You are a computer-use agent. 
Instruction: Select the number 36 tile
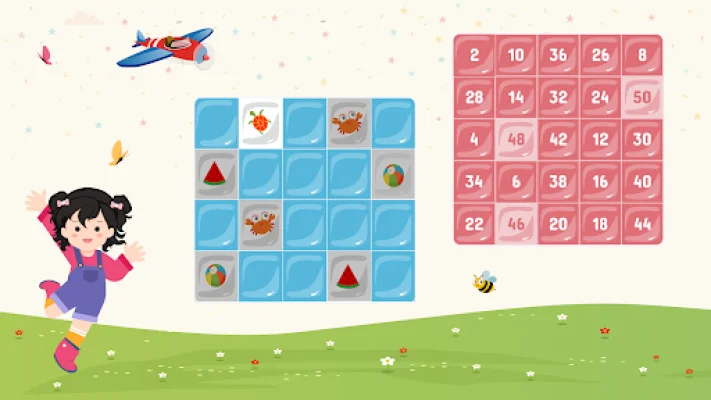[x=558, y=55]
